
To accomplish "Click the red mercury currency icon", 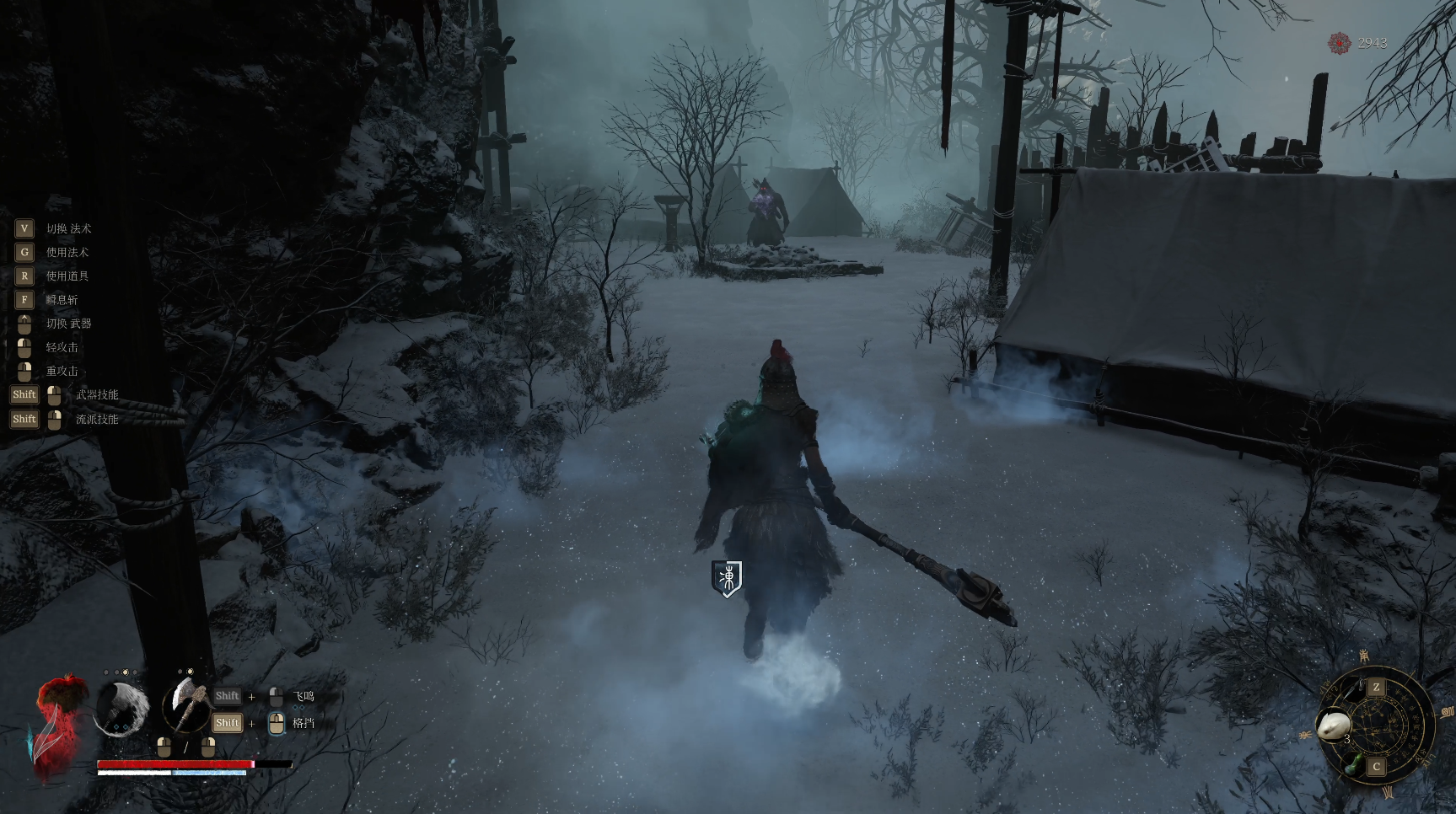I will tap(1339, 43).
